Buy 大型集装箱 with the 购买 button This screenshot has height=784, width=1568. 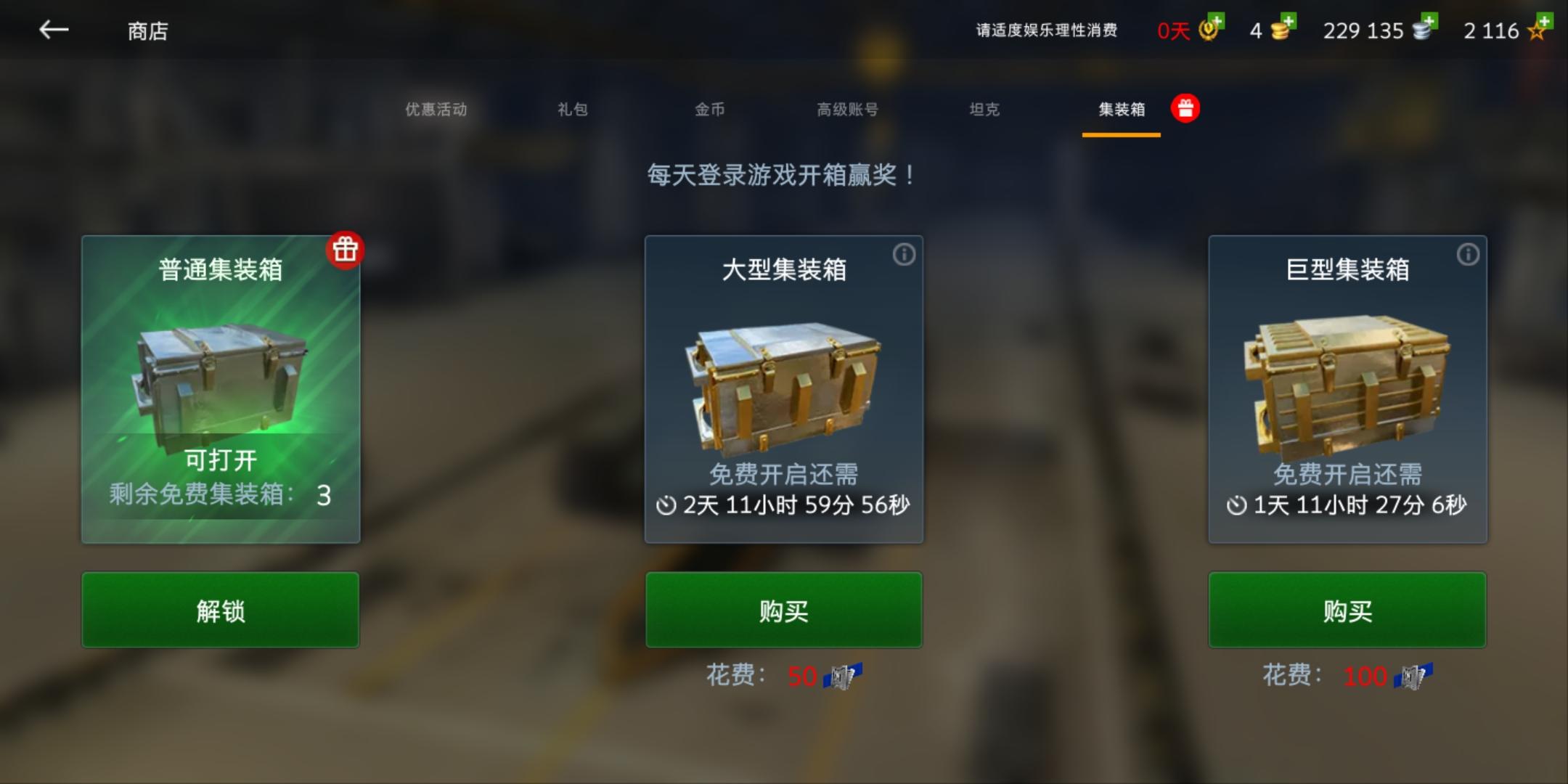[784, 610]
